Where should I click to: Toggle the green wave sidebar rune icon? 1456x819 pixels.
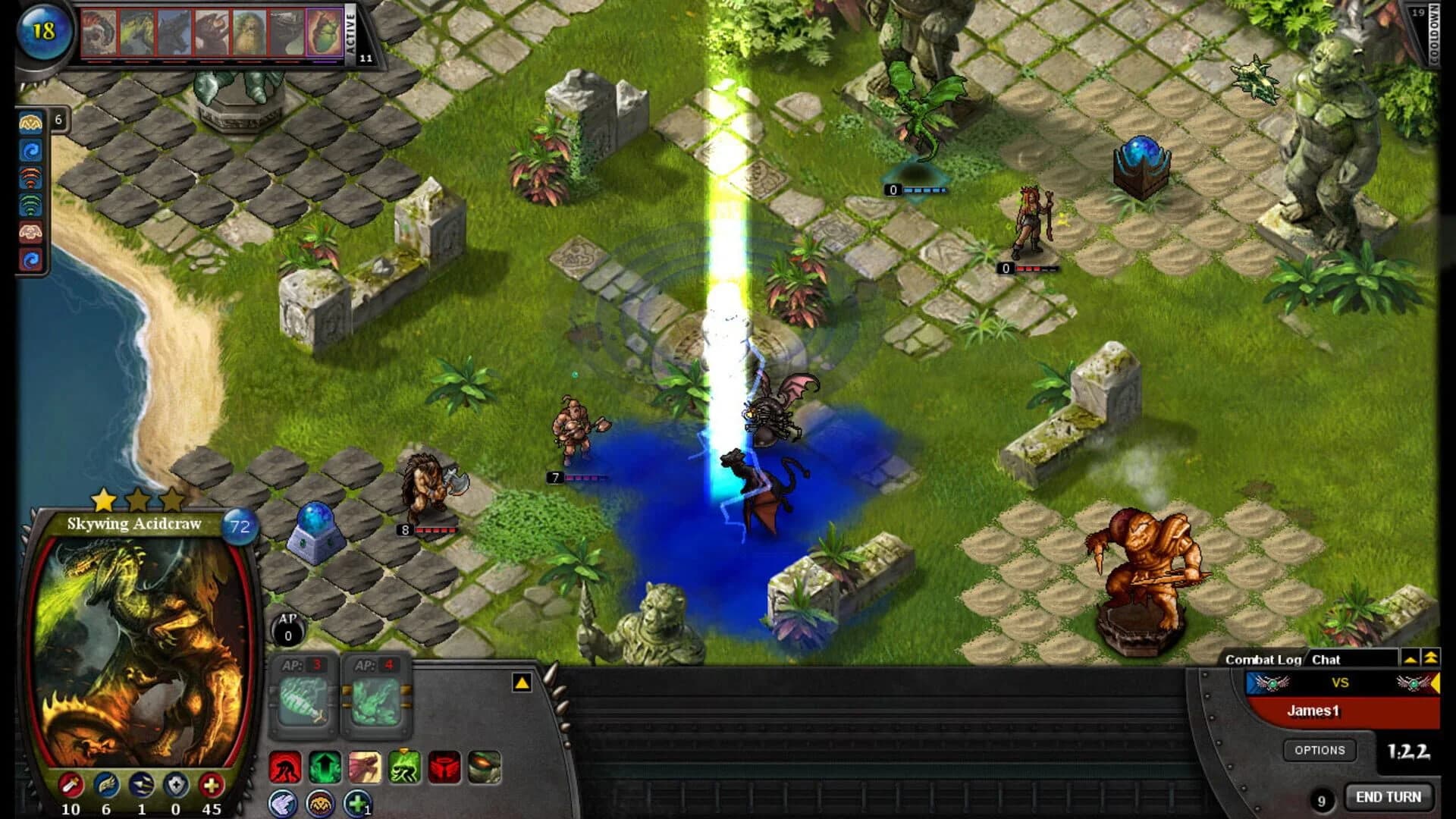[31, 203]
